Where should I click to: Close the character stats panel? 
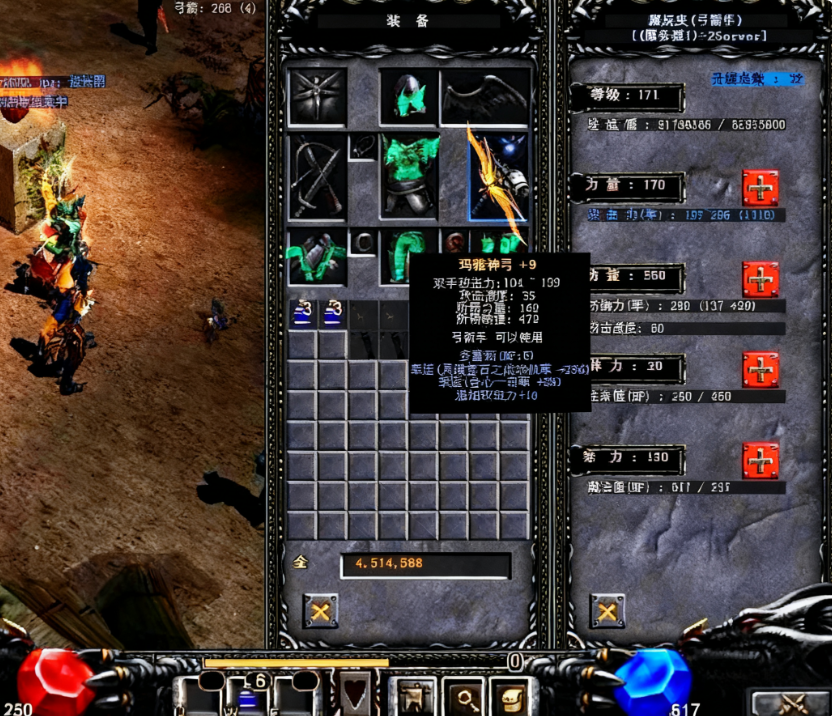click(x=607, y=610)
